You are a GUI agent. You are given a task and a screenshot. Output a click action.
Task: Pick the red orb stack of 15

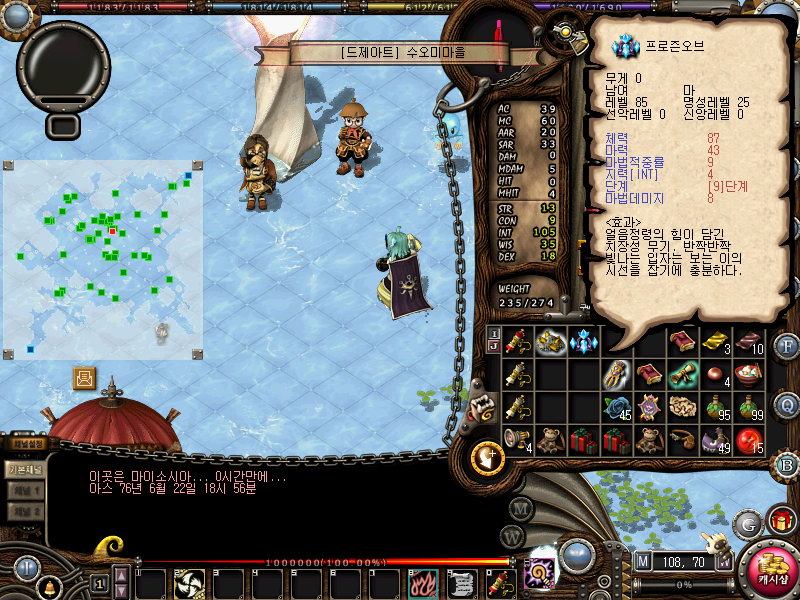coord(748,441)
